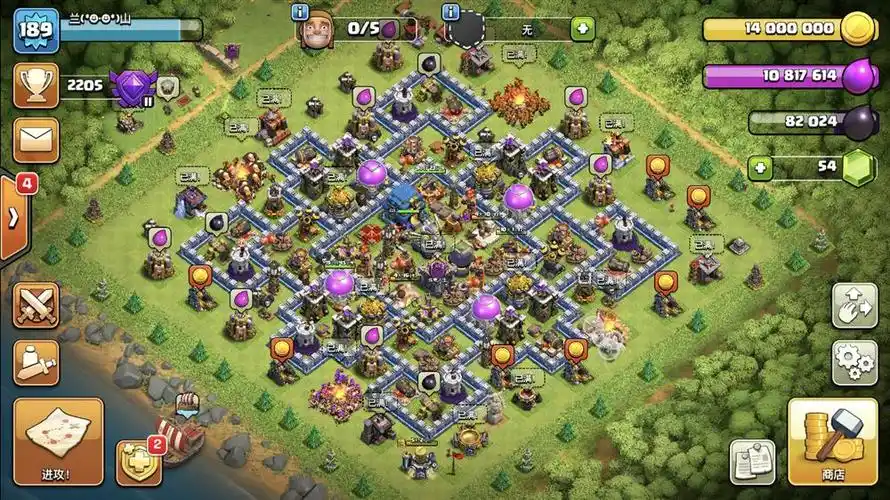Open the mail envelope inbox
Viewport: 890px width, 500px height.
(36, 140)
